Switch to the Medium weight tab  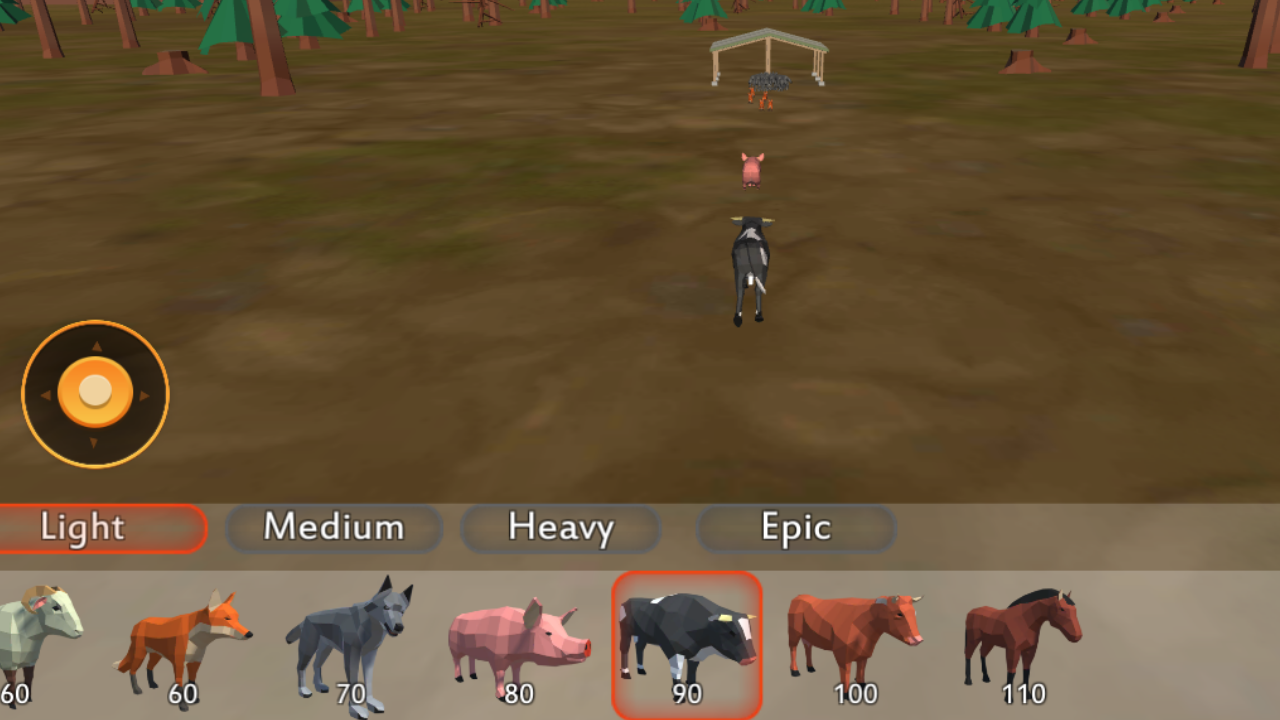pos(335,528)
